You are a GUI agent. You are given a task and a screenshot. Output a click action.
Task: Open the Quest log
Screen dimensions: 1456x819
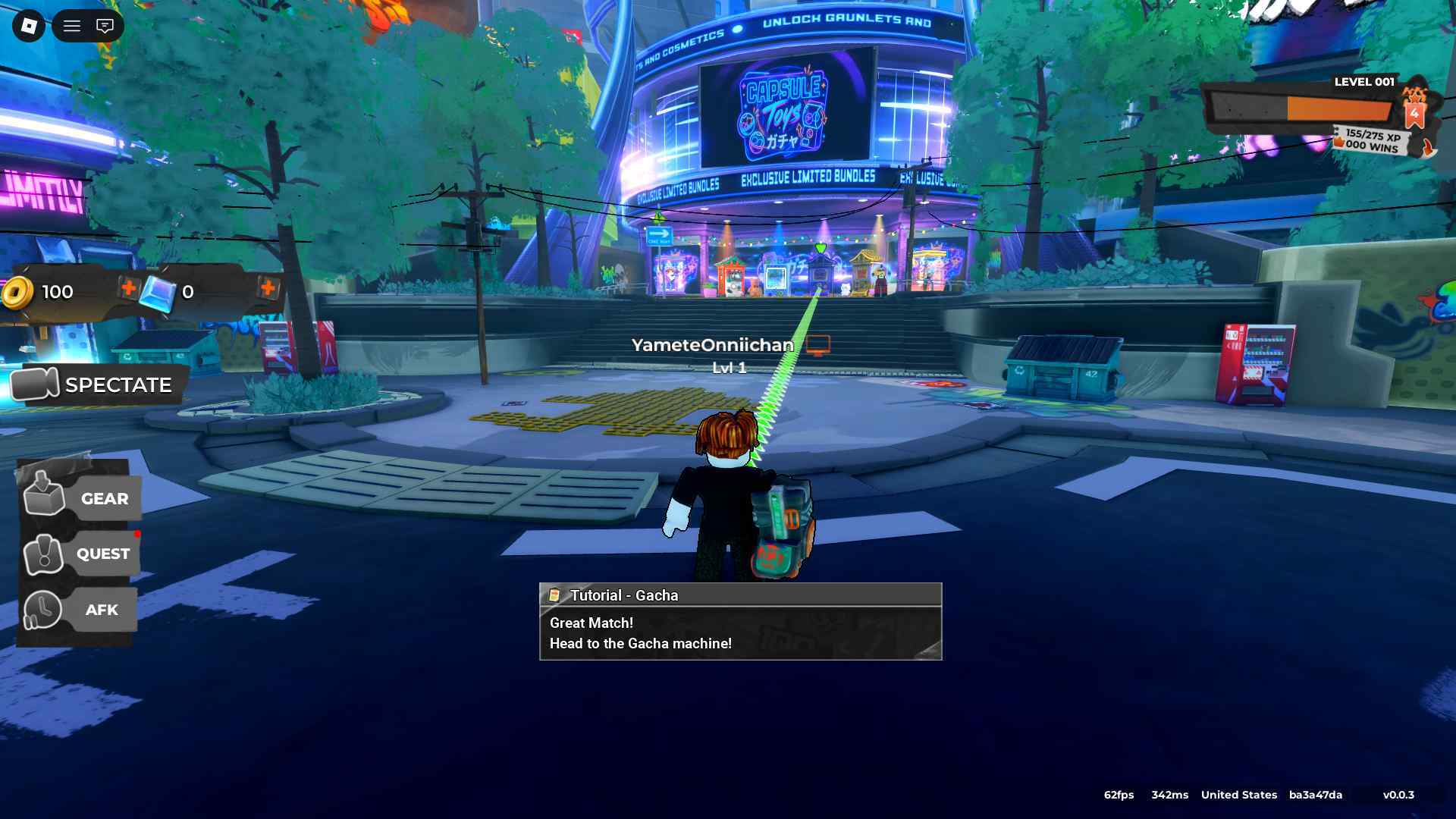[80, 554]
